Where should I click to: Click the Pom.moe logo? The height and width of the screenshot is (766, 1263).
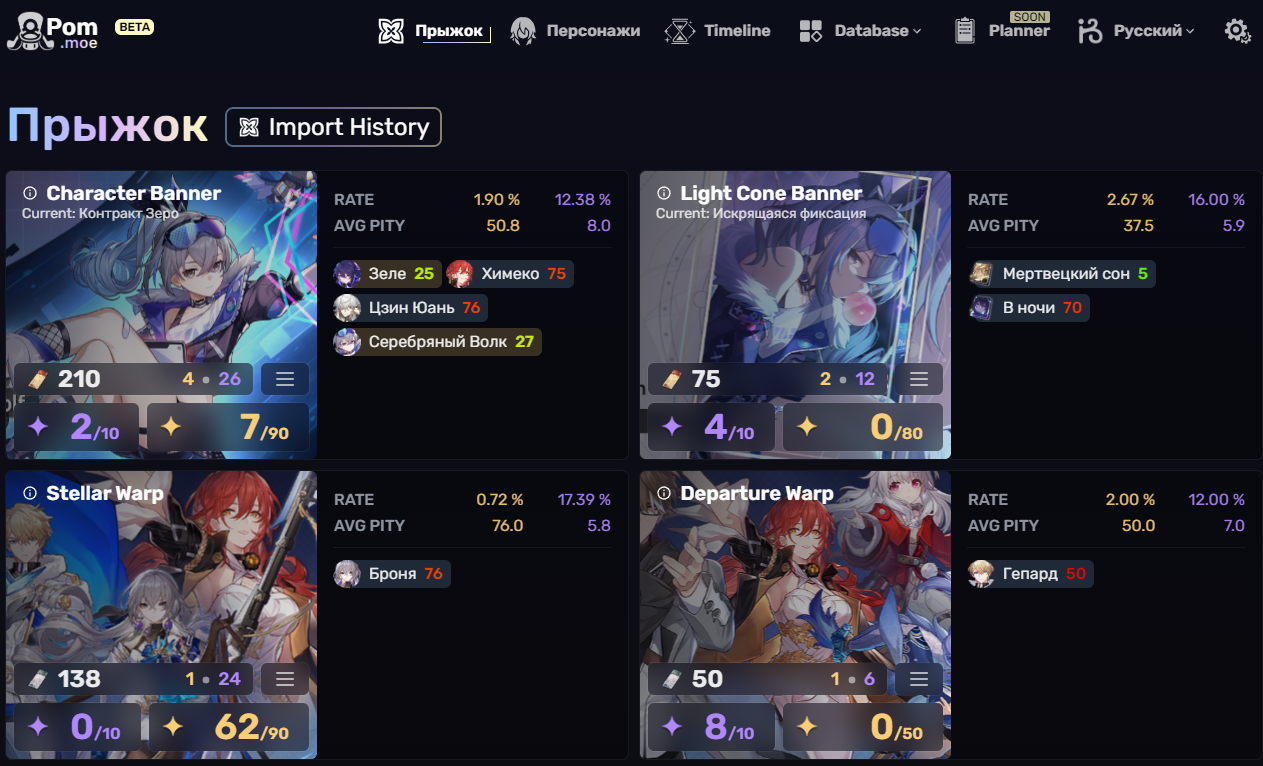tap(55, 32)
